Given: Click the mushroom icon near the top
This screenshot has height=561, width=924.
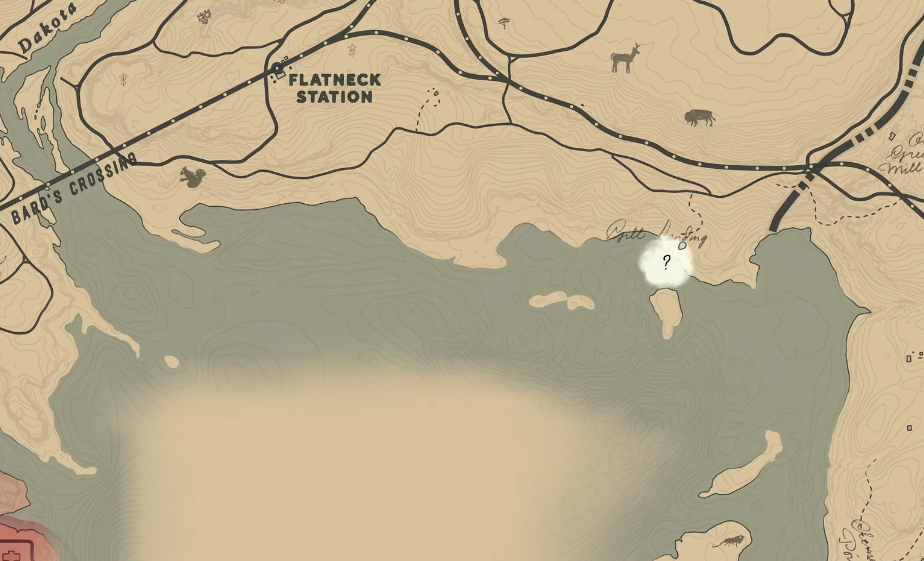Looking at the screenshot, I should (x=504, y=22).
